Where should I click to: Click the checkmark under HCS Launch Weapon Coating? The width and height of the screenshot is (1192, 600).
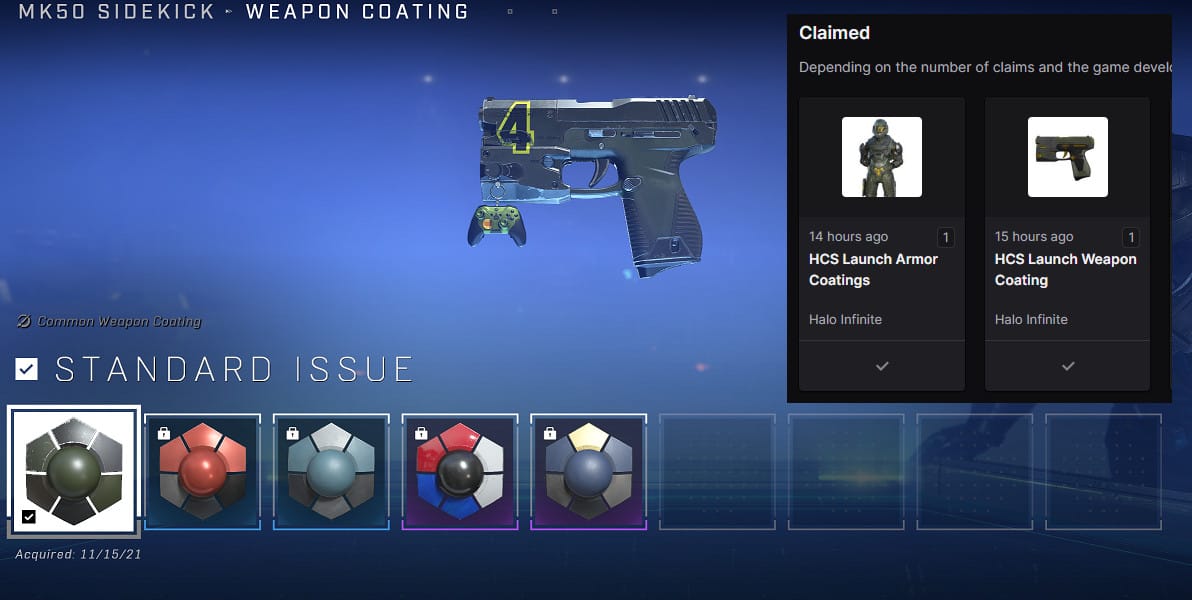point(1067,367)
